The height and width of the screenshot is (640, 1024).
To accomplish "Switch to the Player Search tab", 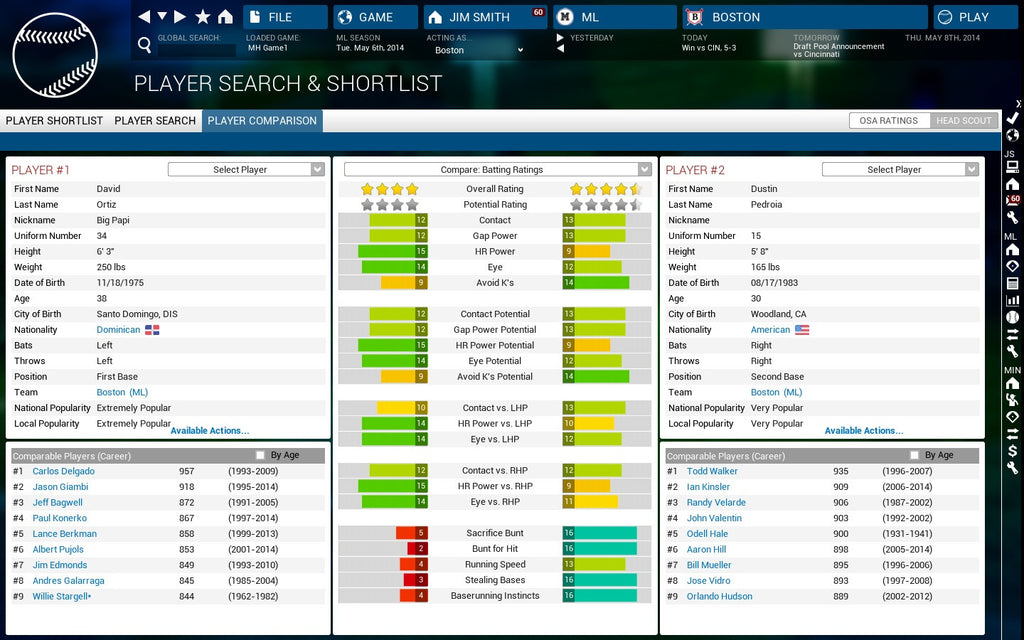I will click(x=155, y=121).
